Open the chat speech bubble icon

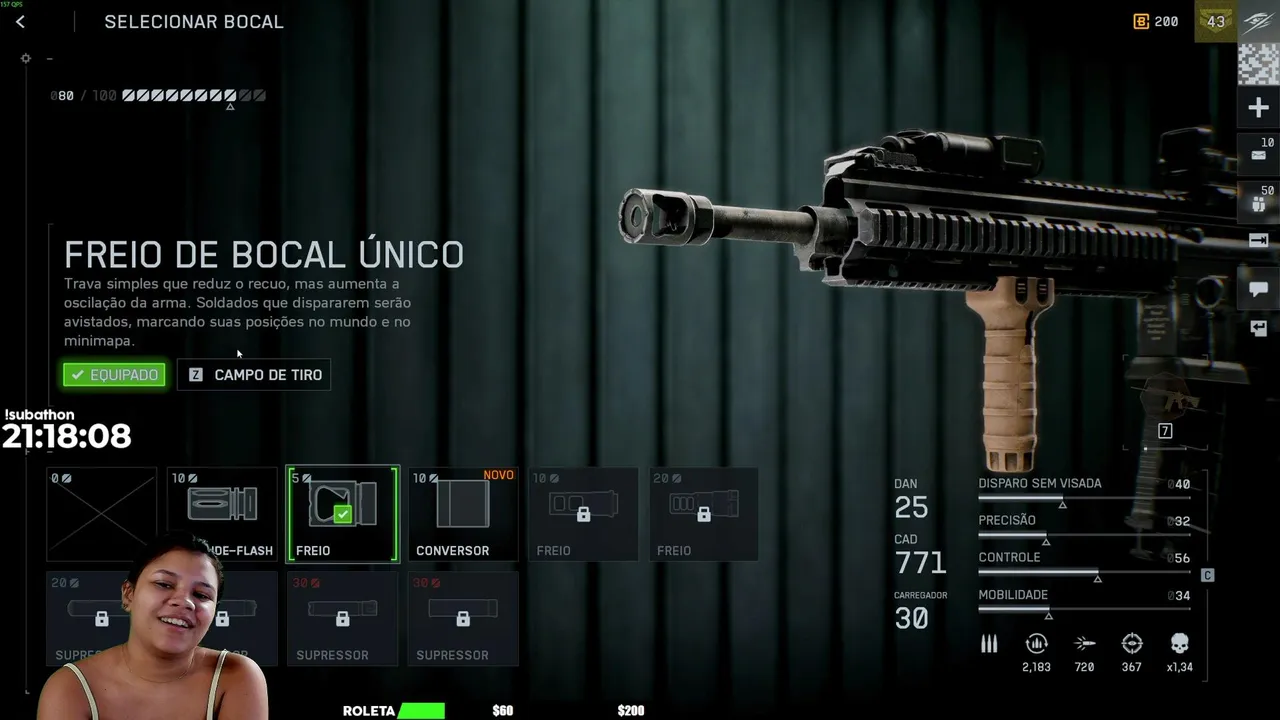tap(1258, 289)
